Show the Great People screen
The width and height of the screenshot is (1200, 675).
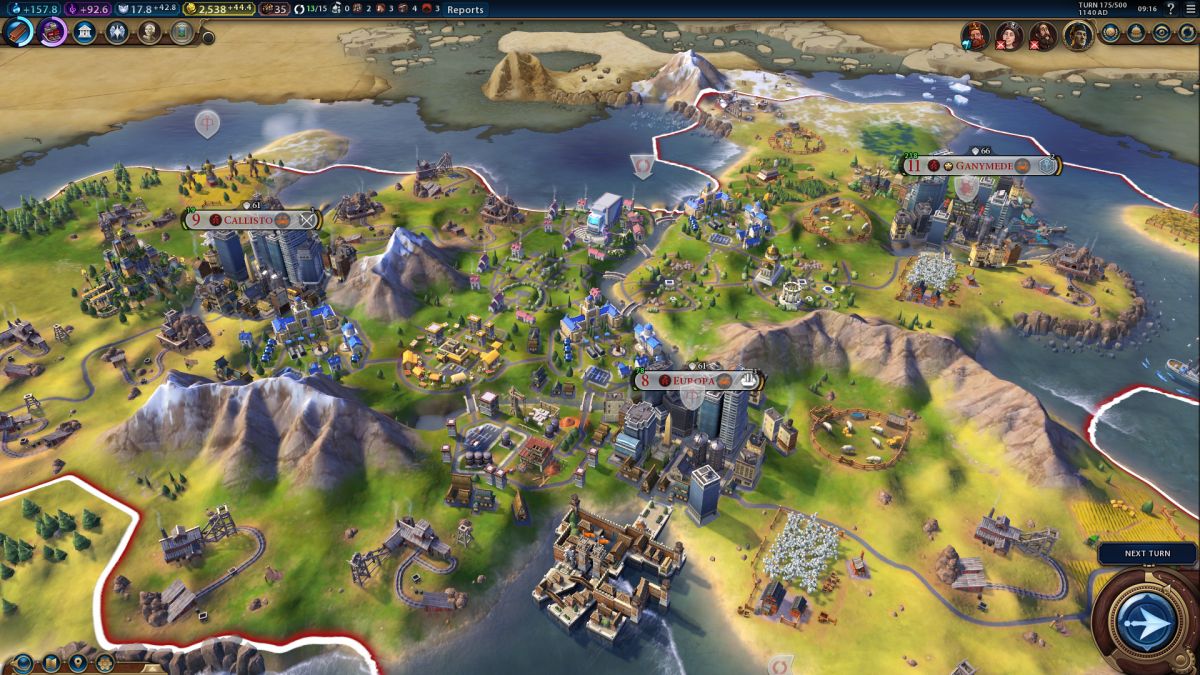click(x=149, y=32)
